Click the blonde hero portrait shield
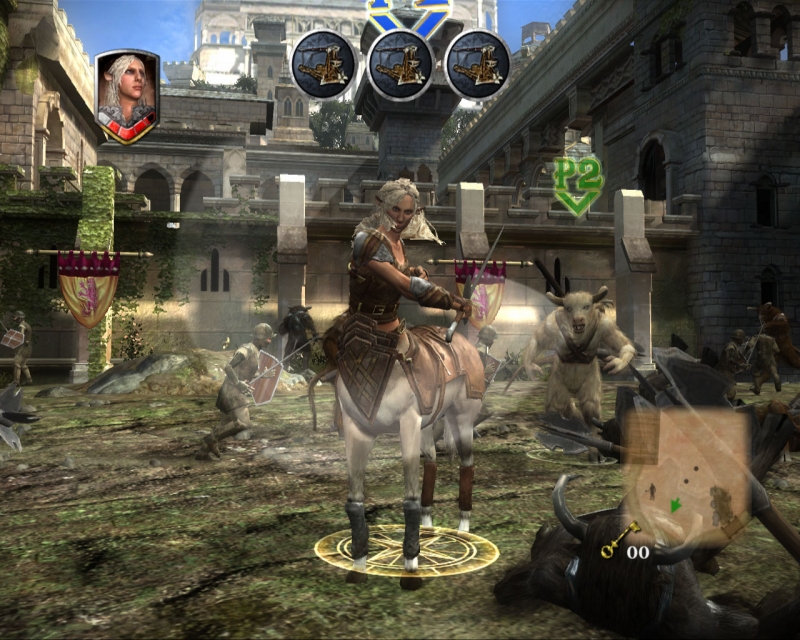This screenshot has width=800, height=640. point(127,96)
